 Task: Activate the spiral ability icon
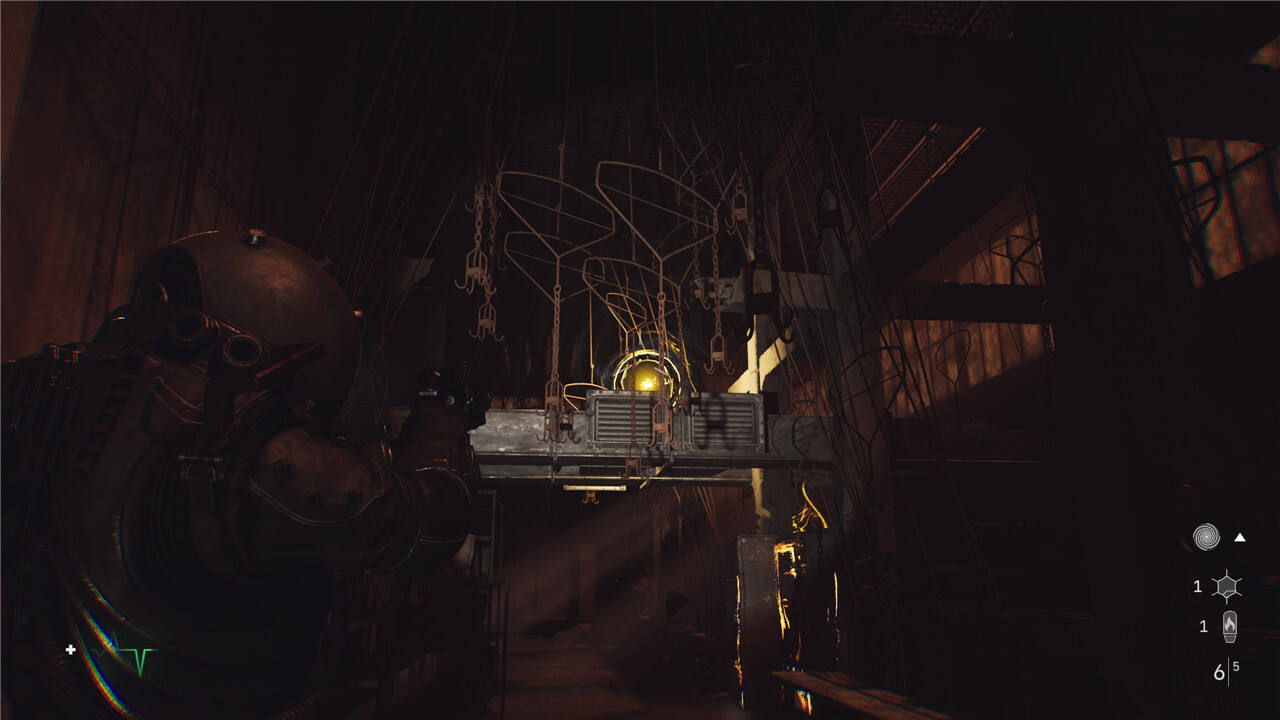coord(1207,538)
